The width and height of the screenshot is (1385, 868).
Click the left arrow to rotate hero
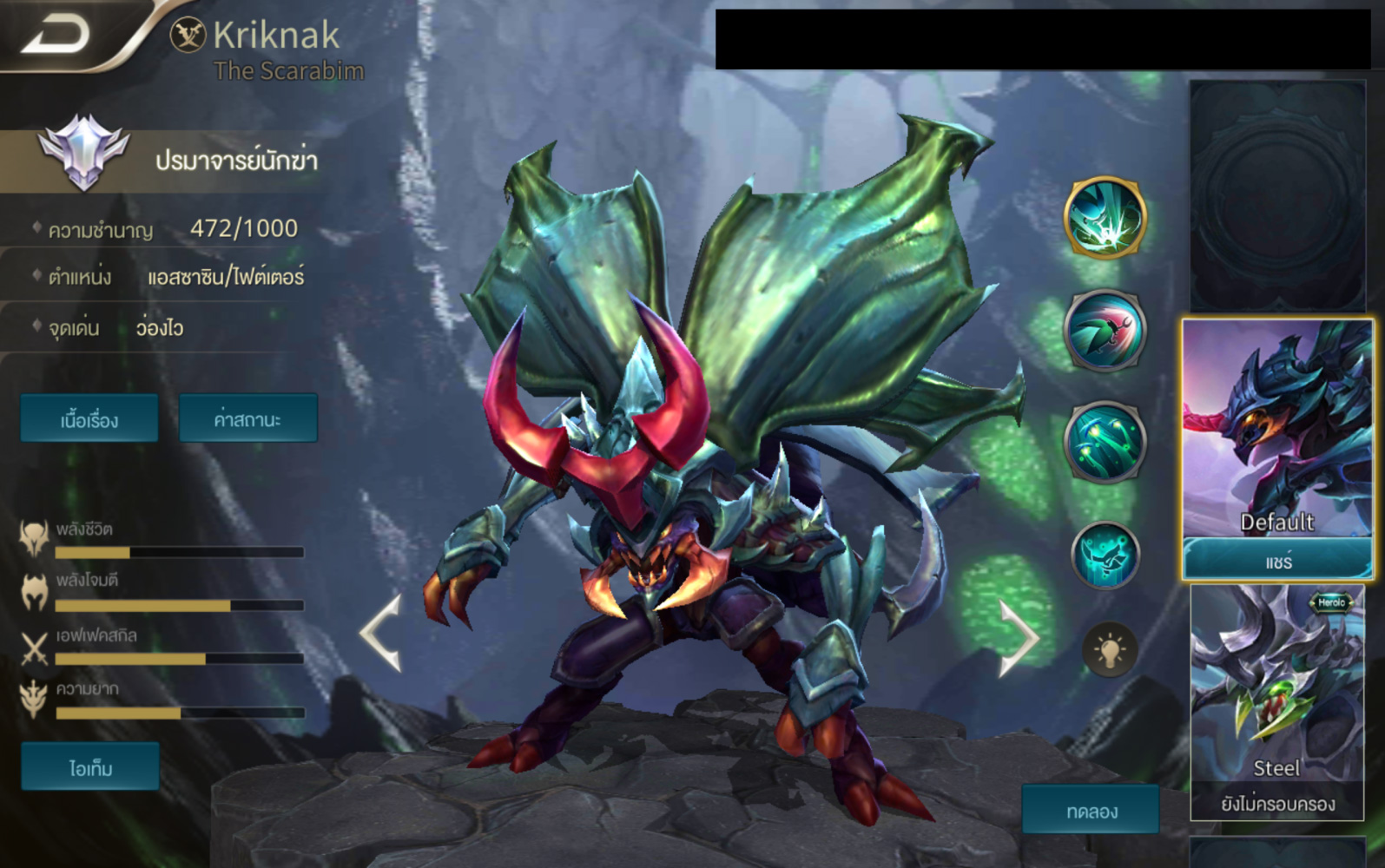coord(379,634)
